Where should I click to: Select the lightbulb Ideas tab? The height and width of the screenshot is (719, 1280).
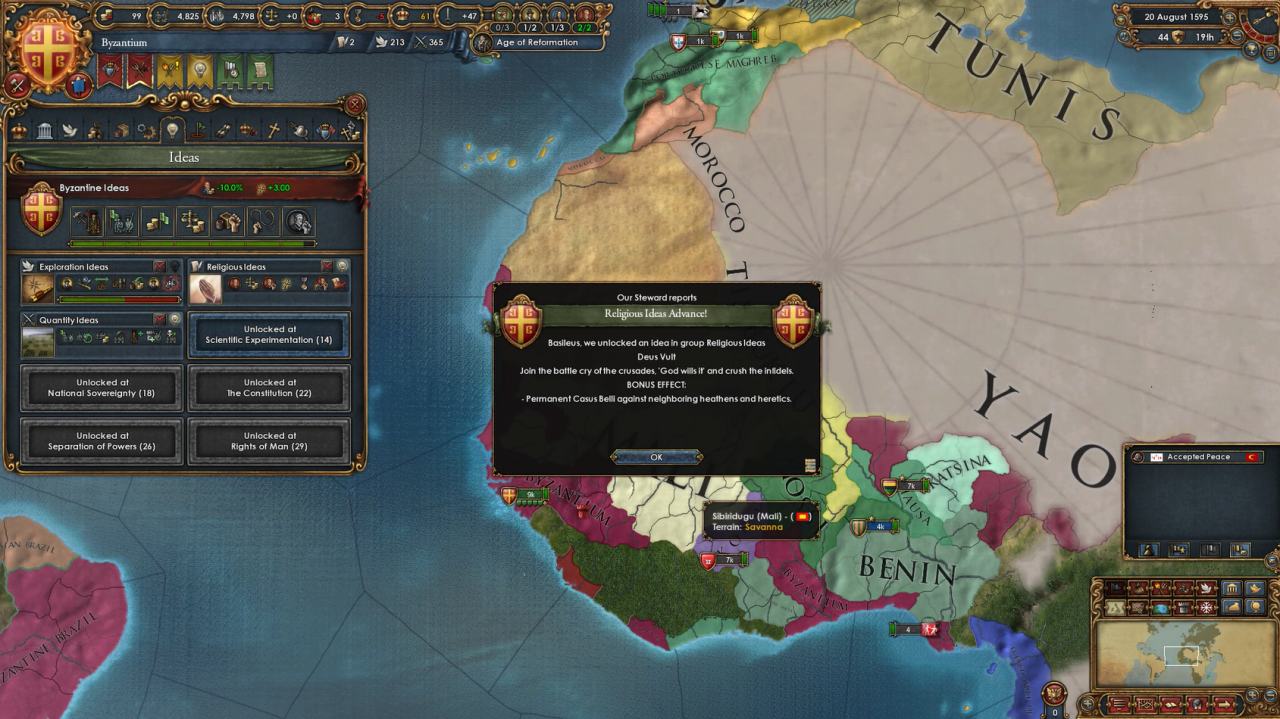[x=172, y=130]
